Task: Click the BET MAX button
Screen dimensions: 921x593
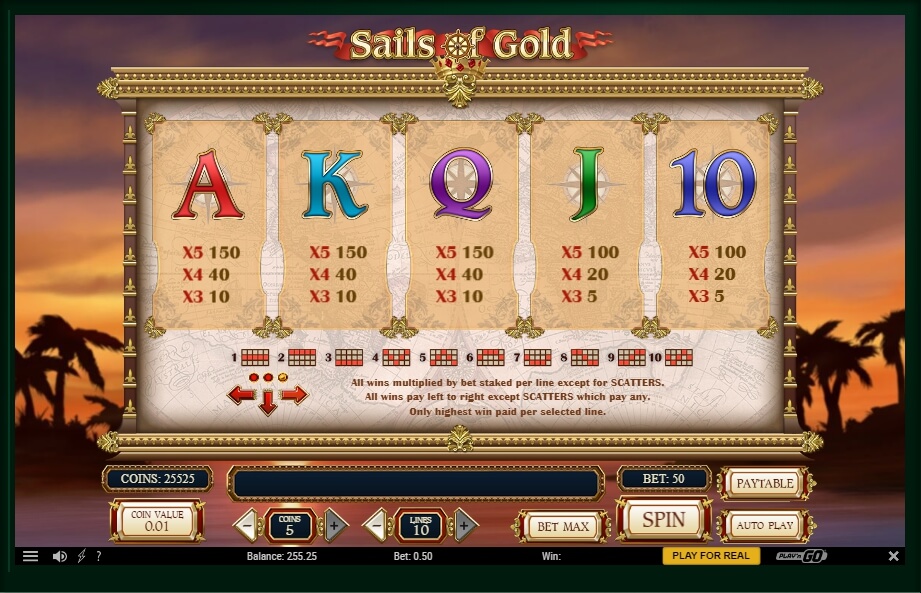Action: (x=561, y=526)
